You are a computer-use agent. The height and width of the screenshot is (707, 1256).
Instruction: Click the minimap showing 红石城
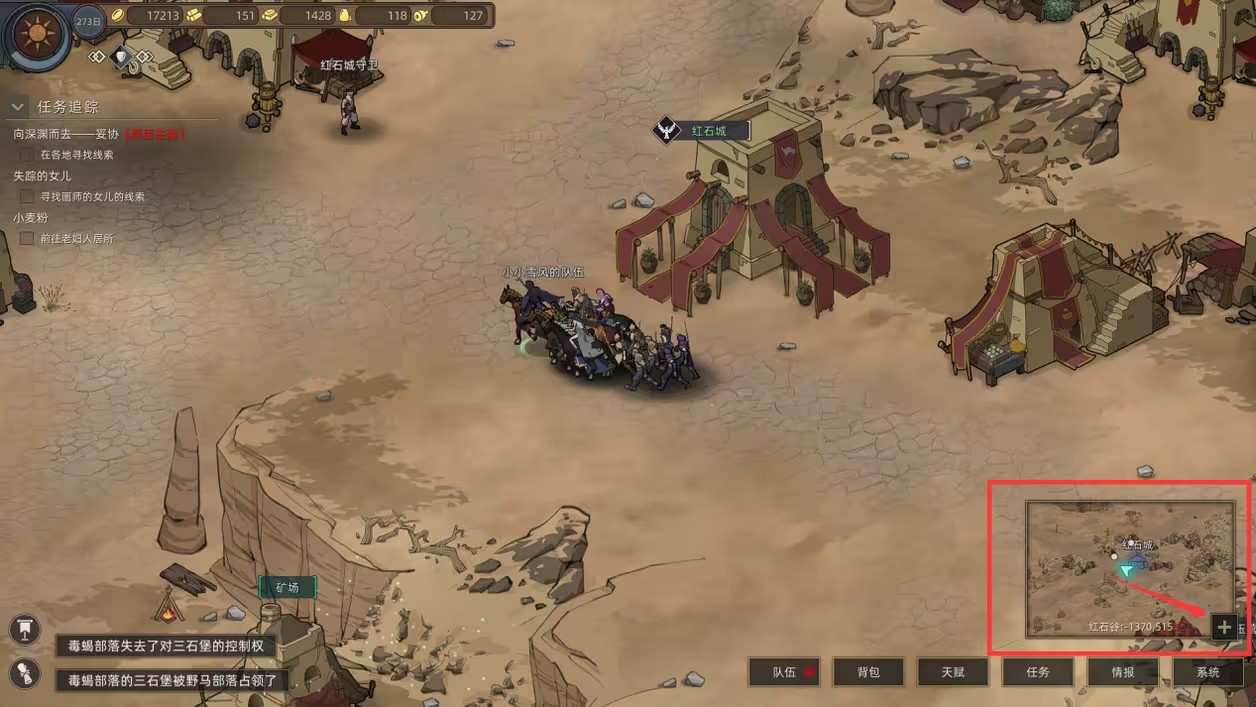pyautogui.click(x=1130, y=568)
